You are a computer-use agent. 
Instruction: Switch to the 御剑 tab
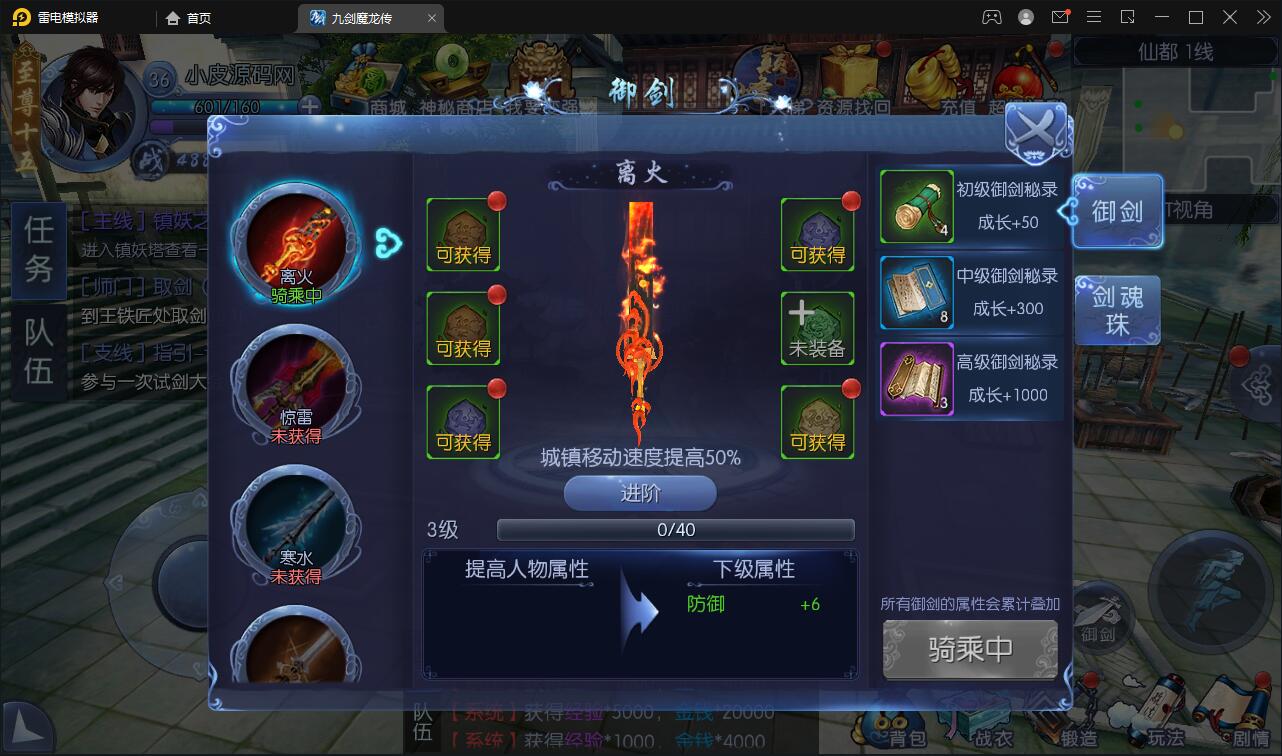point(1116,211)
